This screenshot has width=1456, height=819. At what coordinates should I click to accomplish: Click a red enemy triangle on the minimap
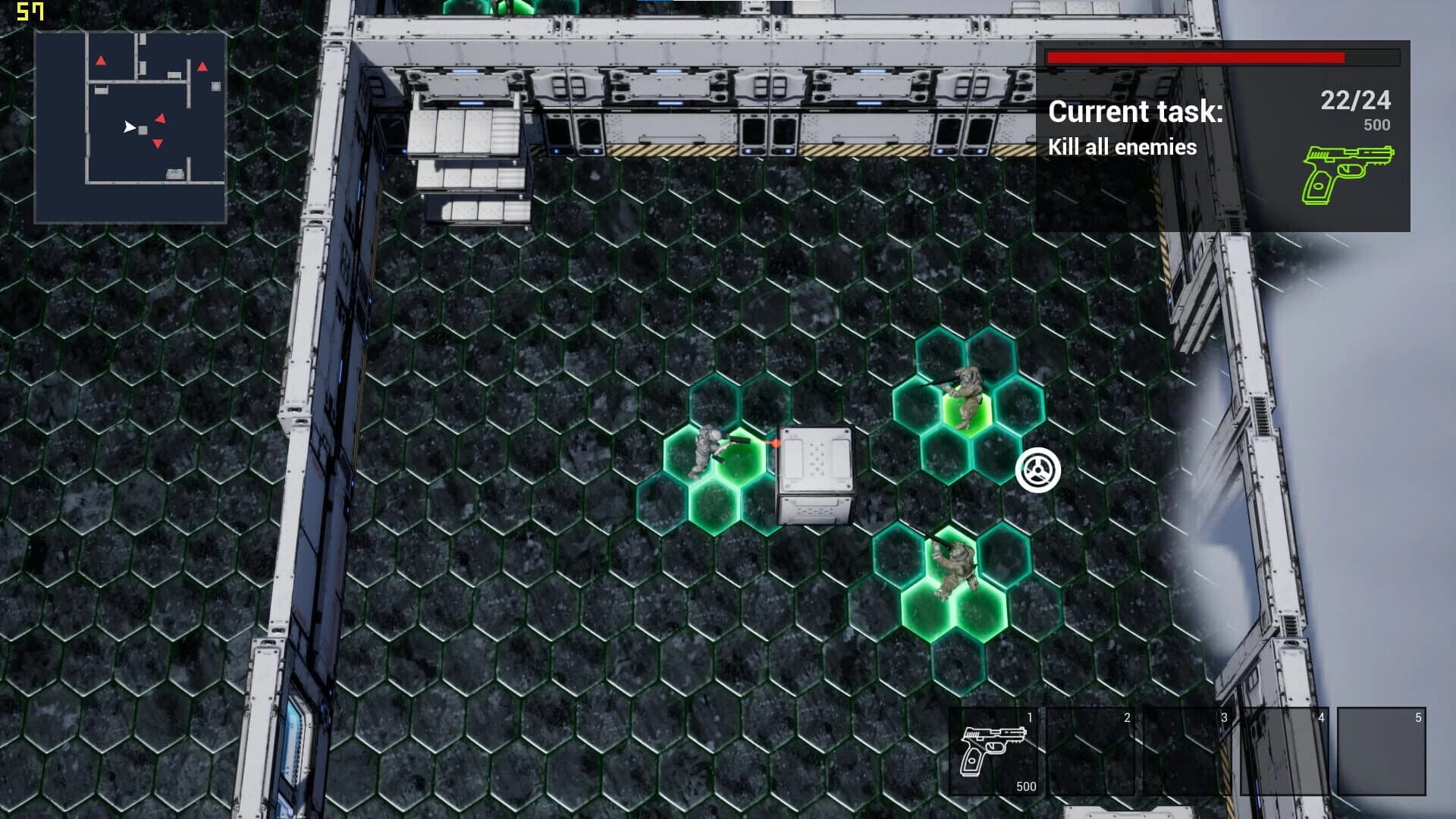click(162, 118)
